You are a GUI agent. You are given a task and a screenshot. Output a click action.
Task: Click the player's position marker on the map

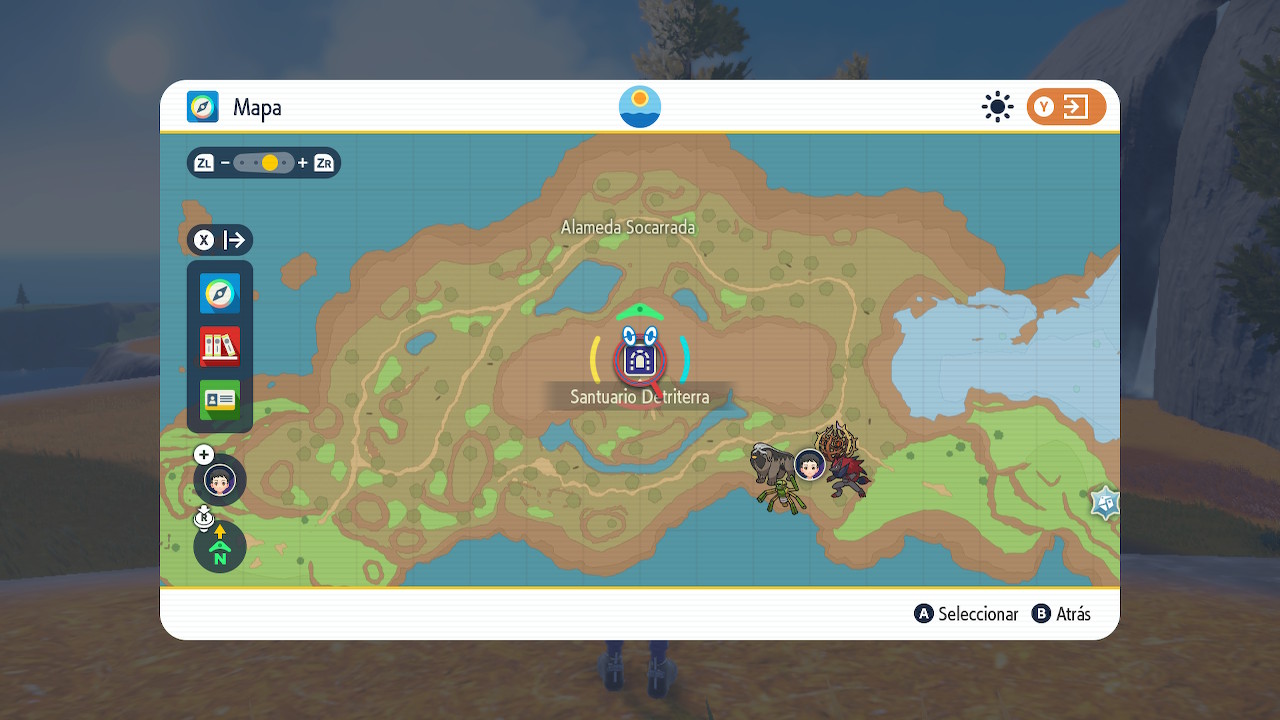pos(810,465)
